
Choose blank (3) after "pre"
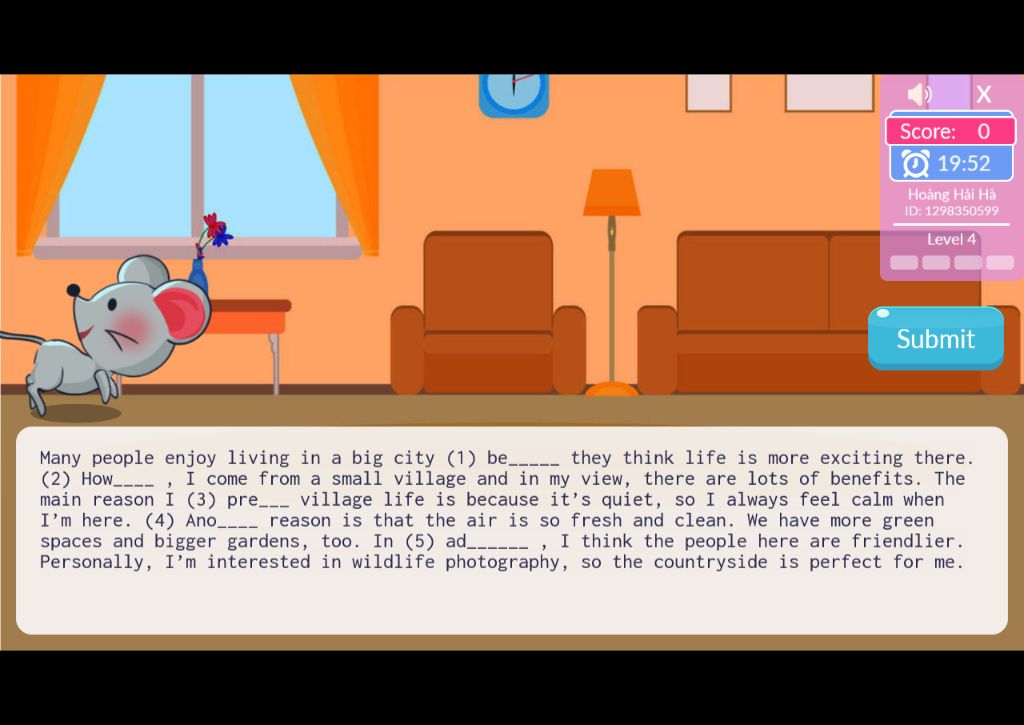[x=274, y=501]
